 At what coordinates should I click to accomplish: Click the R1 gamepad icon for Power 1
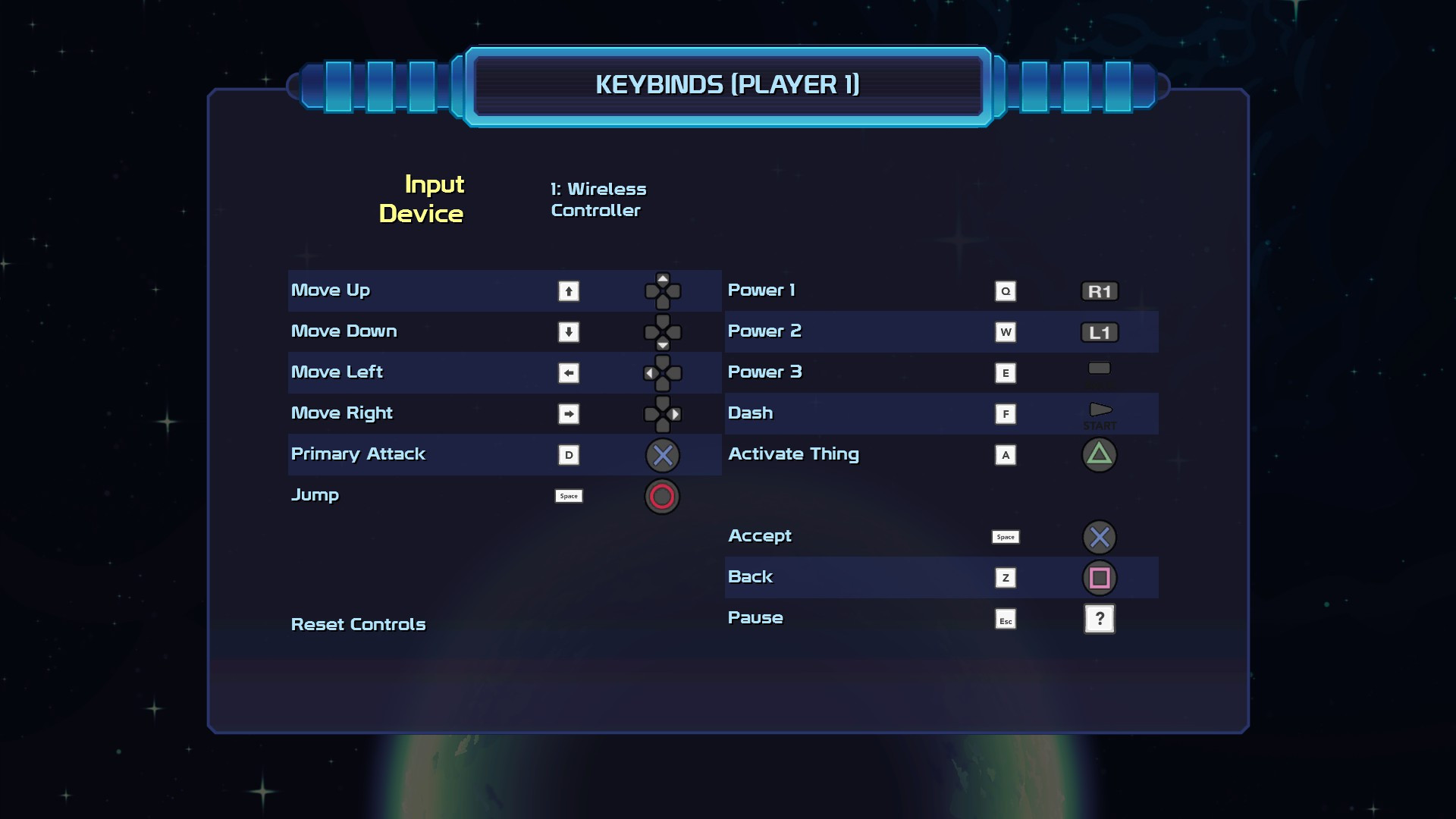[x=1100, y=290]
